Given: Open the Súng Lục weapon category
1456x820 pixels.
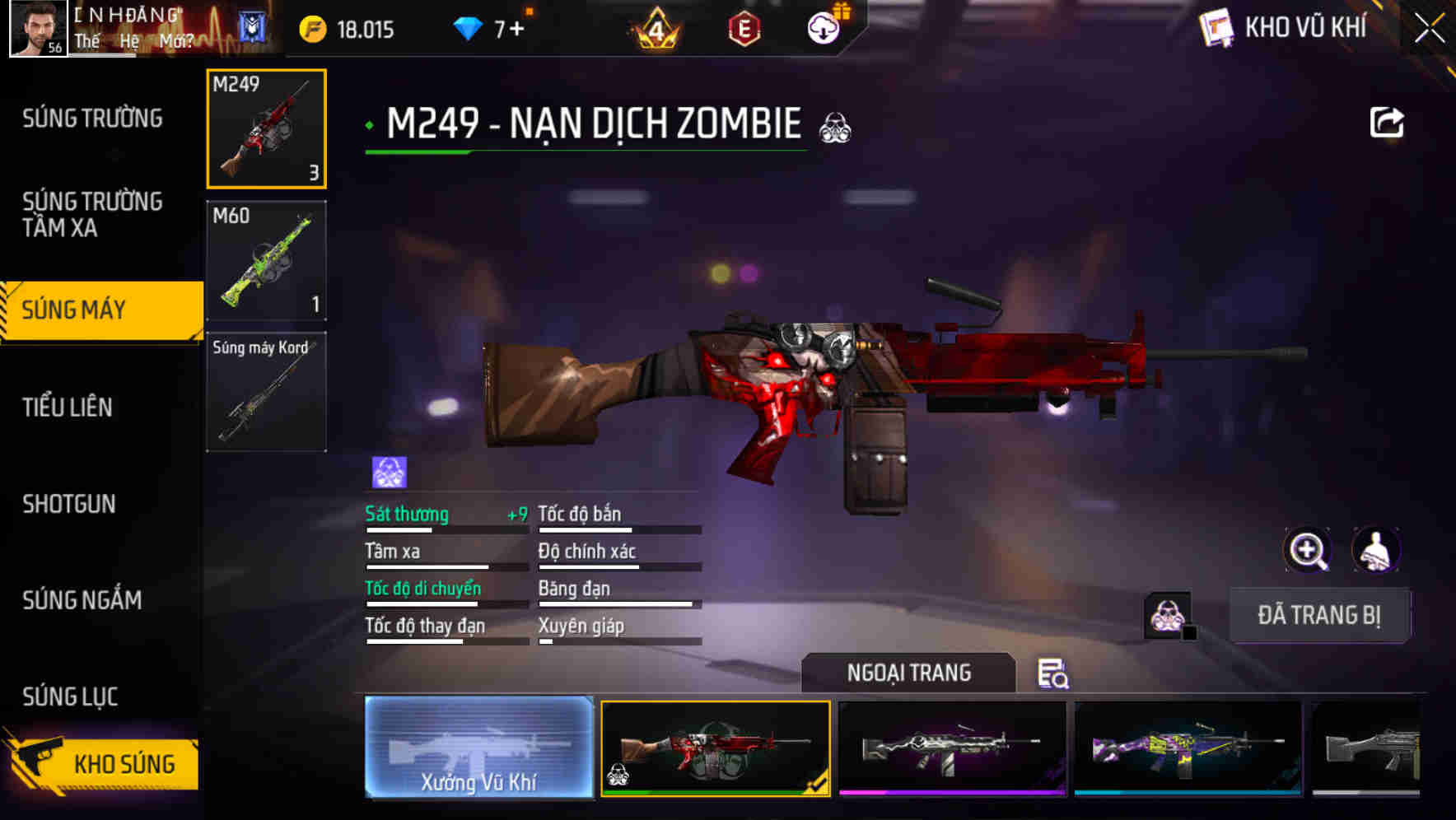Looking at the screenshot, I should [x=69, y=696].
